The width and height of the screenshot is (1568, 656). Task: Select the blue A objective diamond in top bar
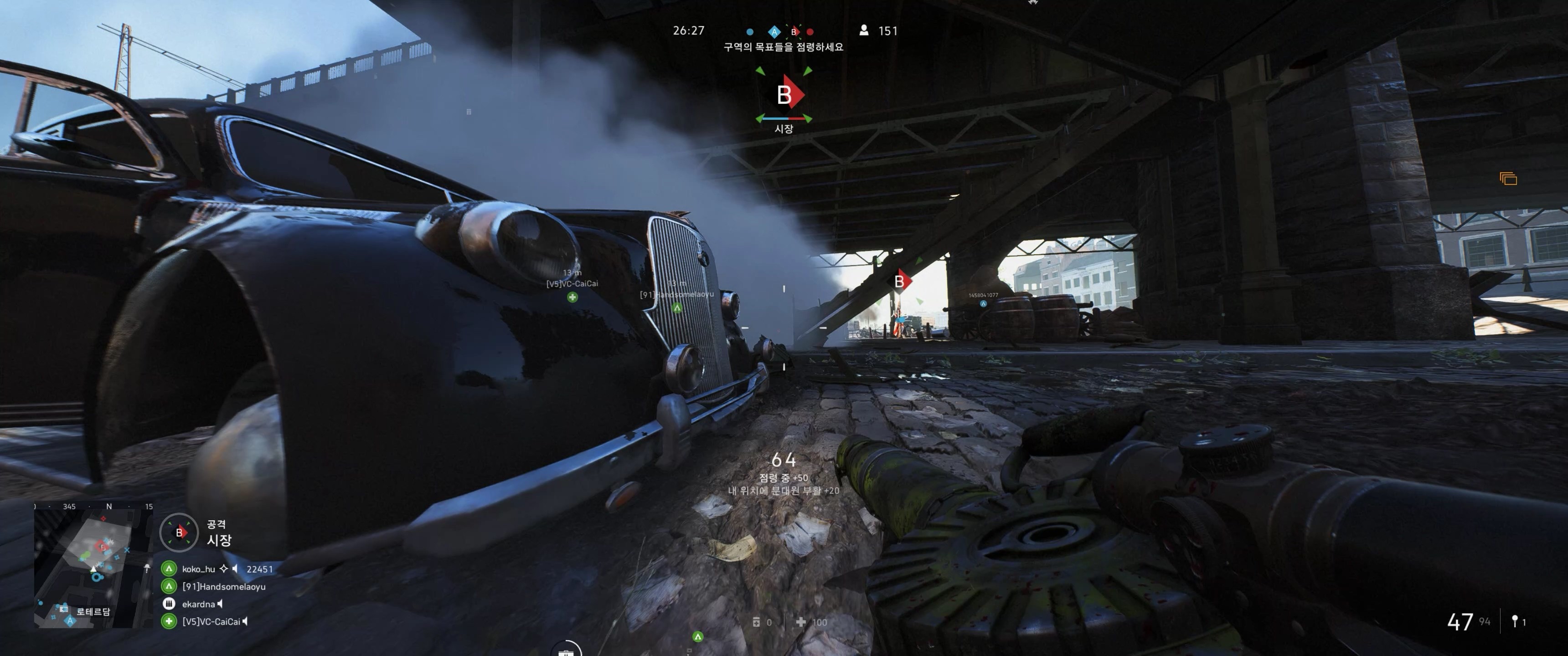(x=774, y=31)
